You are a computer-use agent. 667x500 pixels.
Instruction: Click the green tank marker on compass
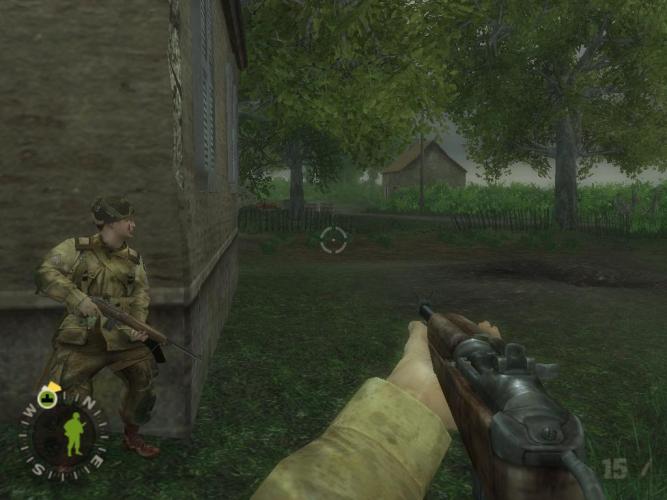point(45,397)
